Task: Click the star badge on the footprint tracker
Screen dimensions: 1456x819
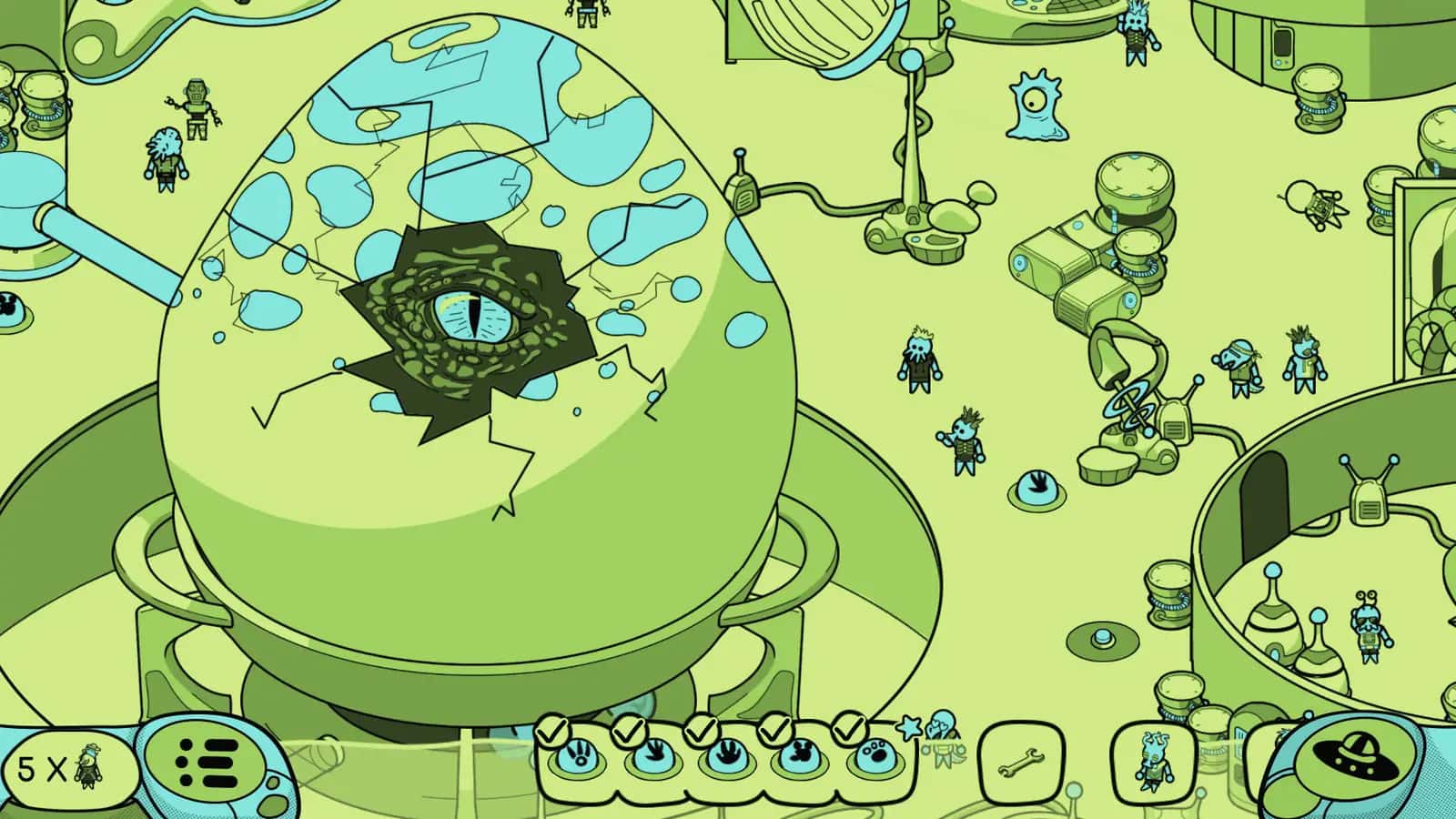Action: click(908, 728)
